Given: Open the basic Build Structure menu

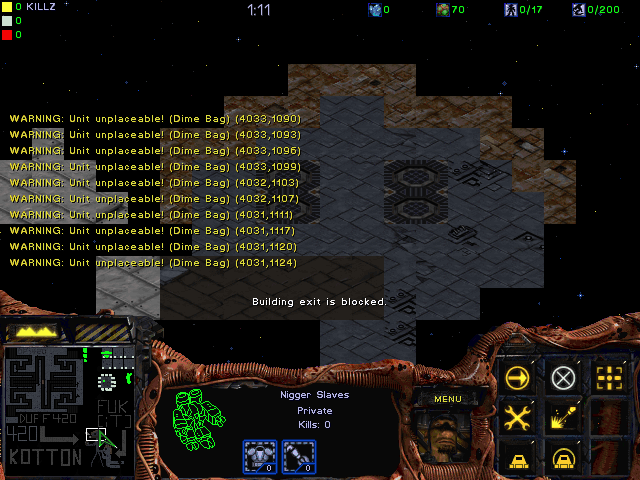Looking at the screenshot, I should tap(518, 459).
